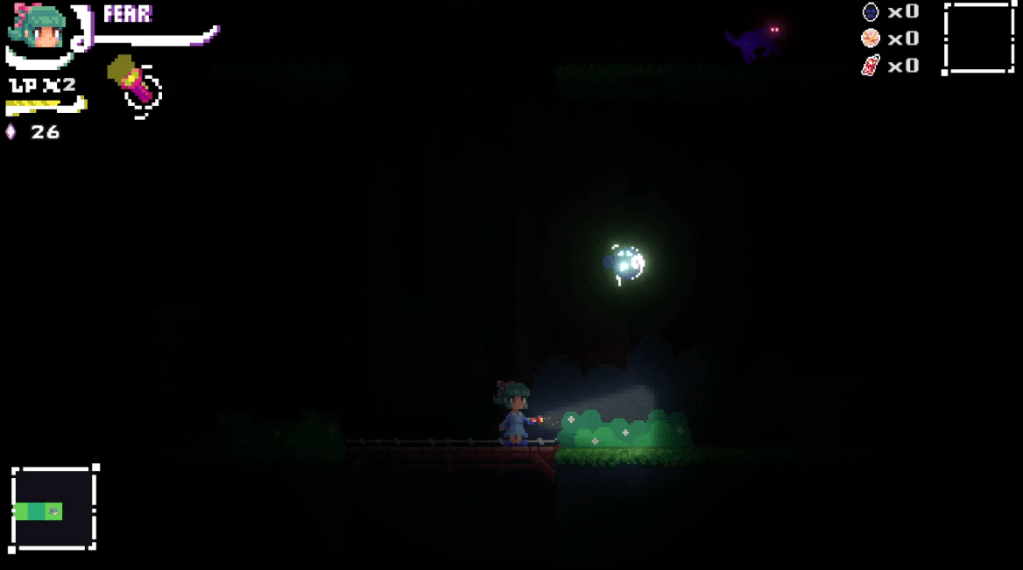Click the purple crystal currency icon
This screenshot has height=570, width=1023.
[x=11, y=132]
